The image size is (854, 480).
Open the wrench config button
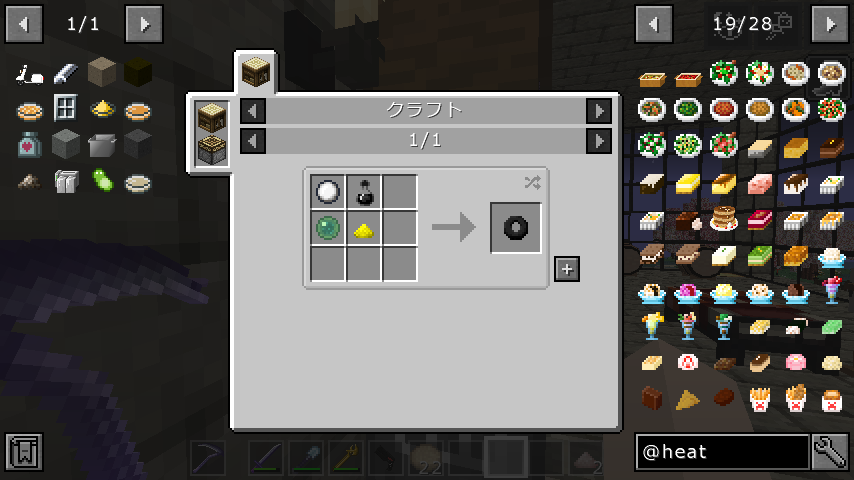click(x=830, y=452)
